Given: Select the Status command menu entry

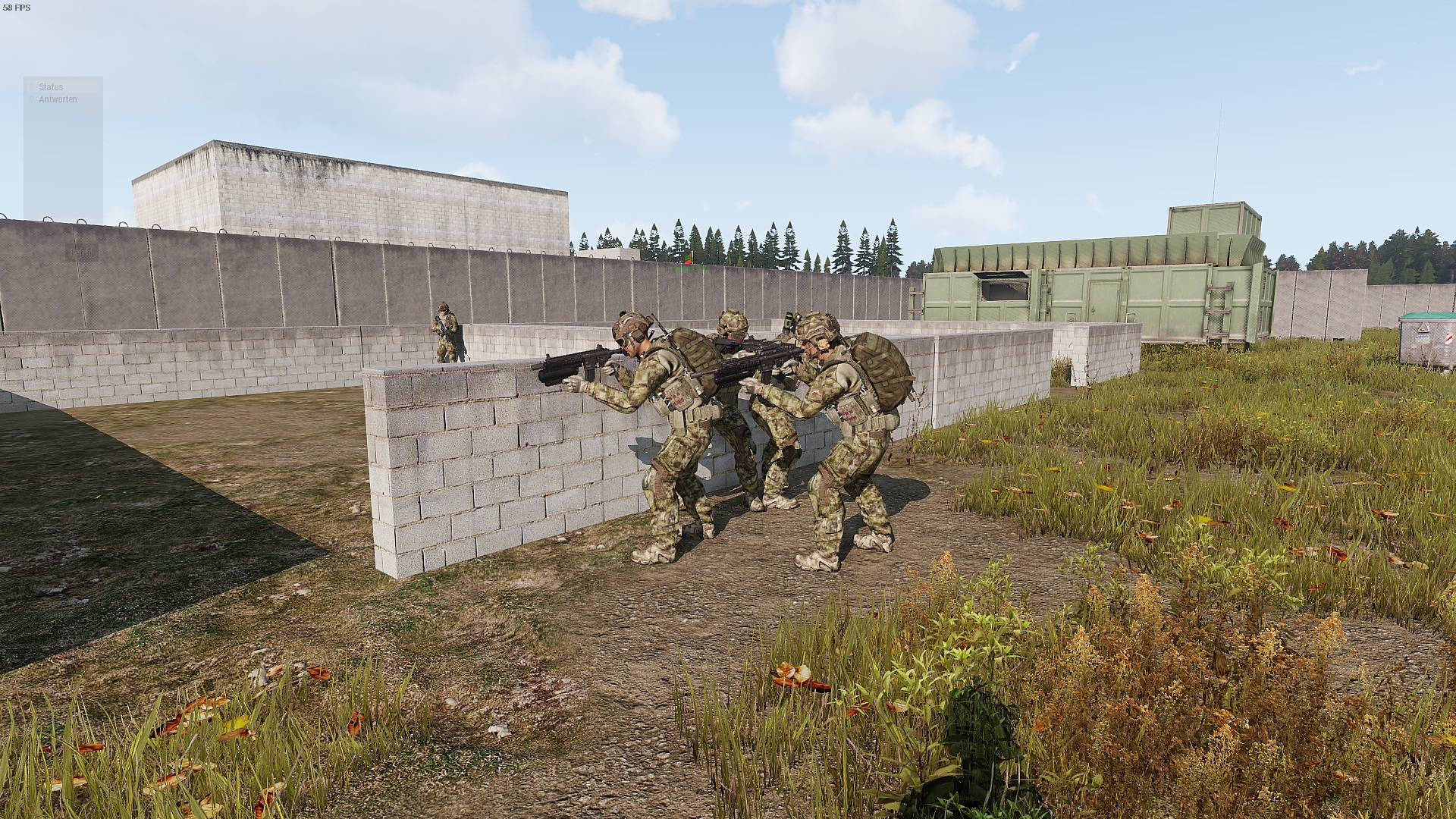Looking at the screenshot, I should [x=51, y=87].
